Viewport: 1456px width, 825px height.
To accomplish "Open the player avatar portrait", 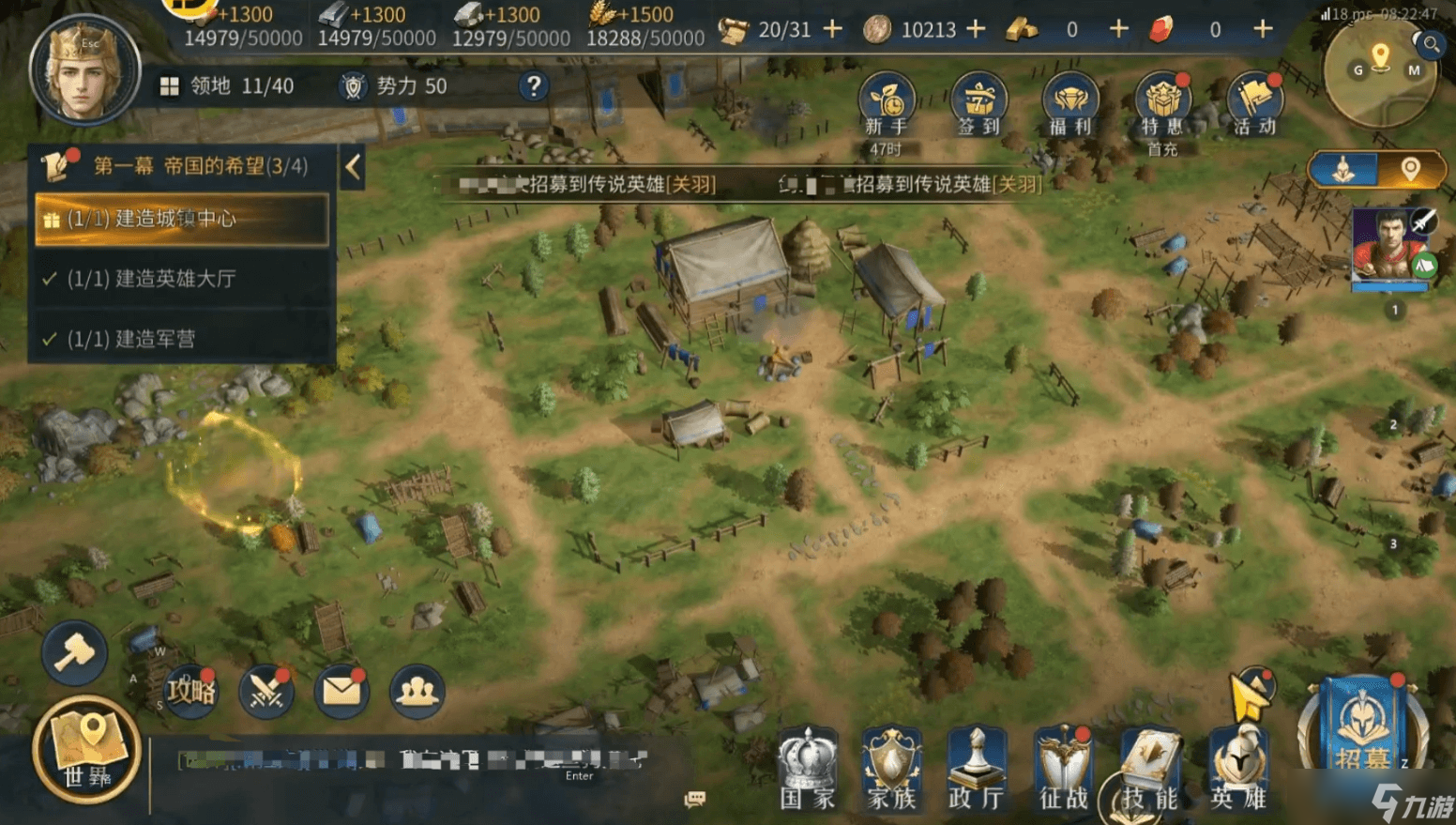I will tap(84, 70).
